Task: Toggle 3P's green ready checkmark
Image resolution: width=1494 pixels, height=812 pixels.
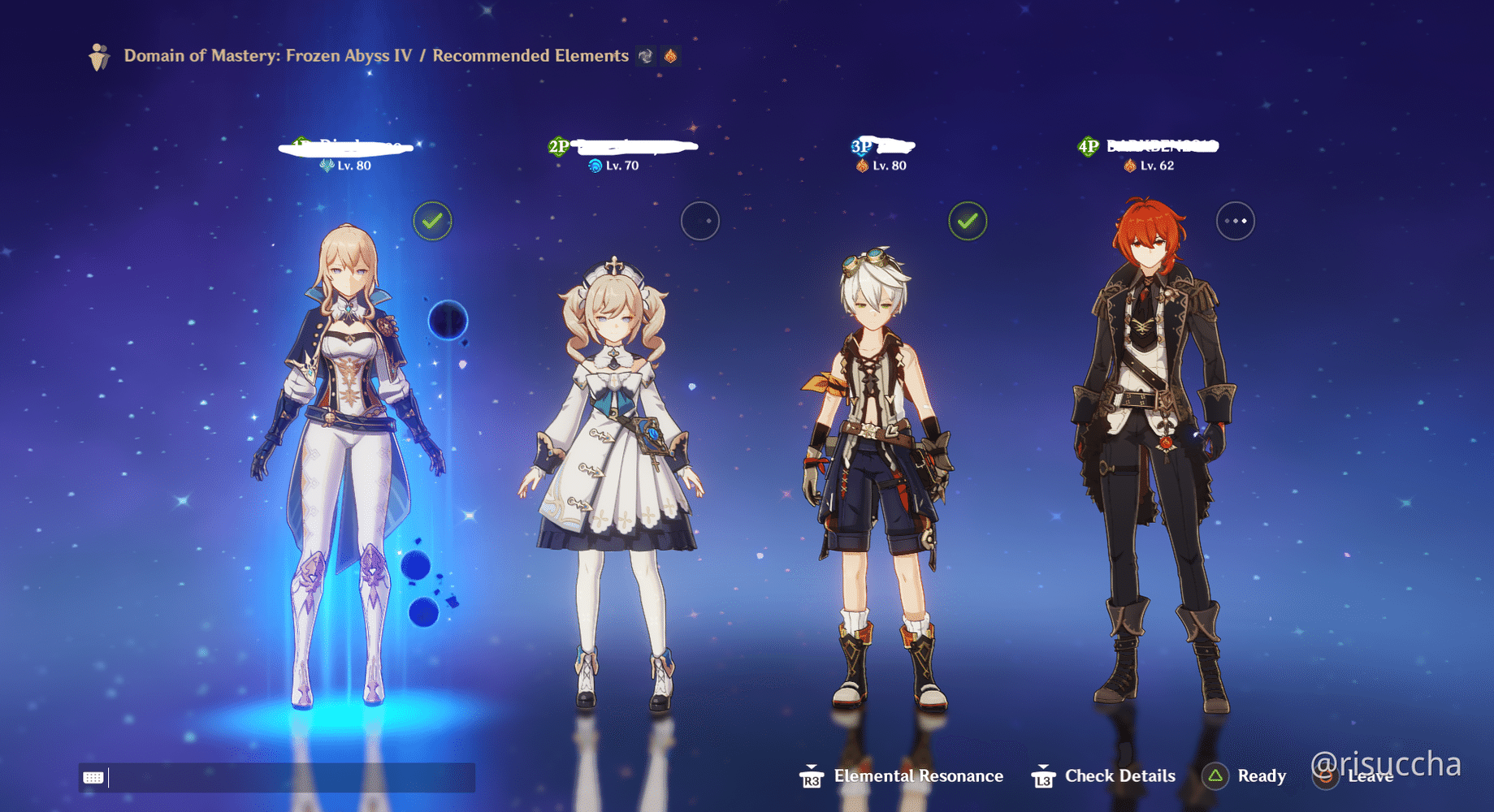Action: pos(968,220)
